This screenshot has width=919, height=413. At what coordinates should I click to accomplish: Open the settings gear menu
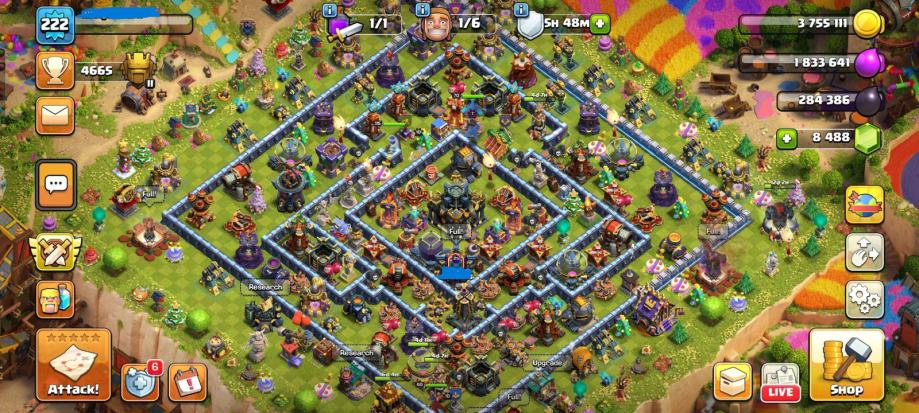coord(863,297)
